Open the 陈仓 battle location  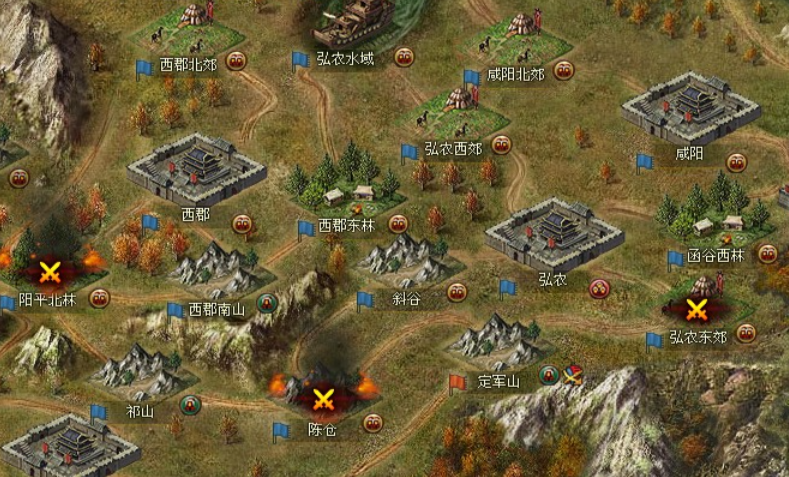(323, 397)
